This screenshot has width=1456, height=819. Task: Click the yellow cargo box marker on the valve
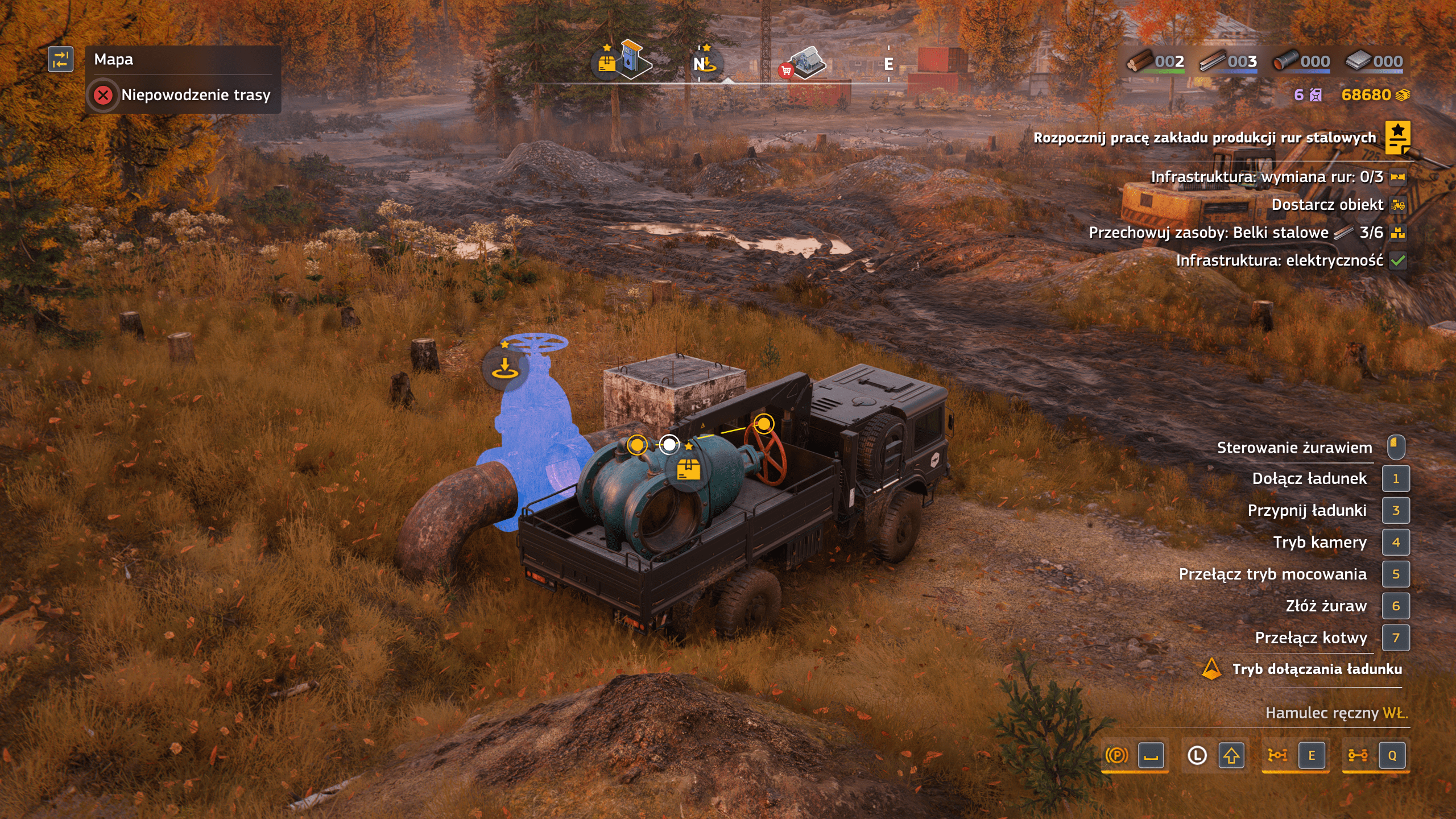(688, 470)
